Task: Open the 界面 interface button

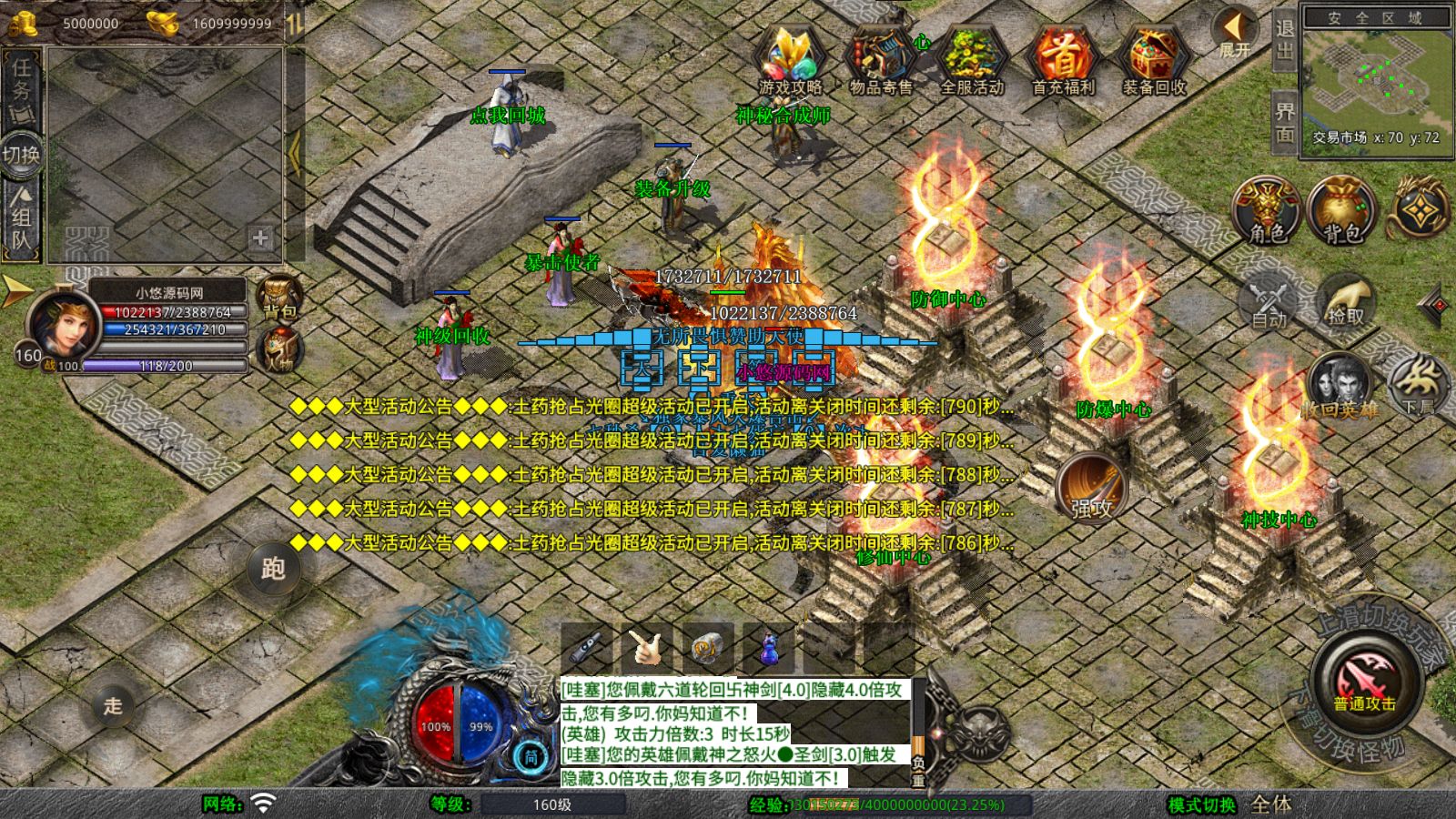Action: click(x=1284, y=123)
